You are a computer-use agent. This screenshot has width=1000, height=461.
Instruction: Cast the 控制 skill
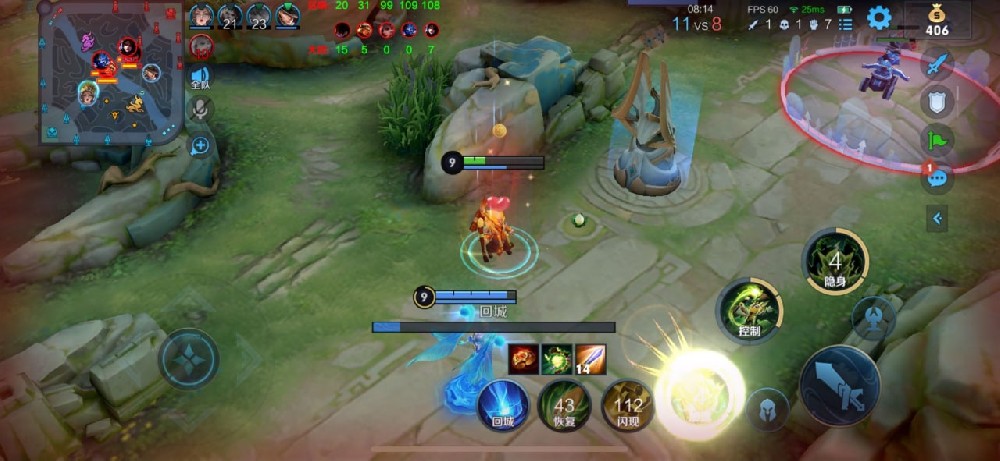pos(749,309)
